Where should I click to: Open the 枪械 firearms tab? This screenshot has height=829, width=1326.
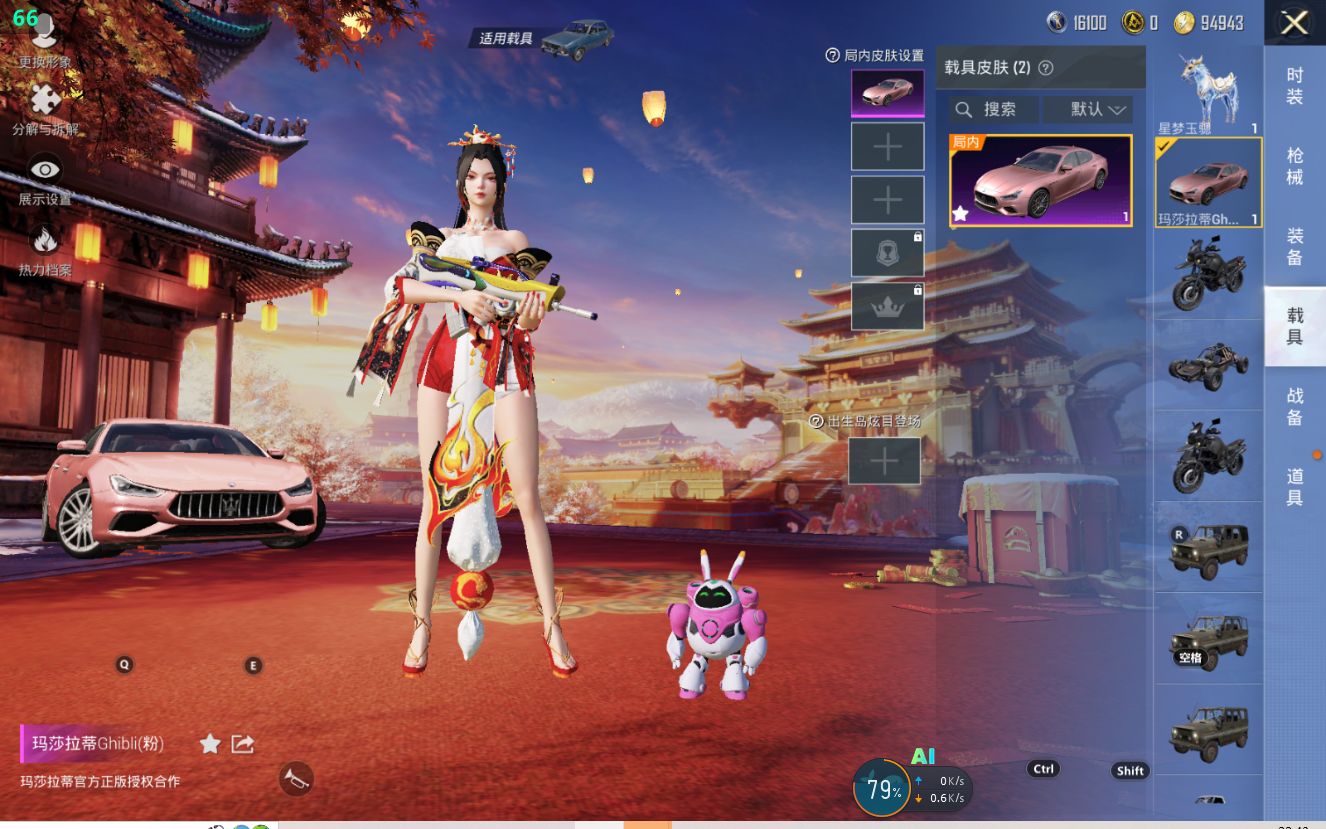pyautogui.click(x=1294, y=166)
